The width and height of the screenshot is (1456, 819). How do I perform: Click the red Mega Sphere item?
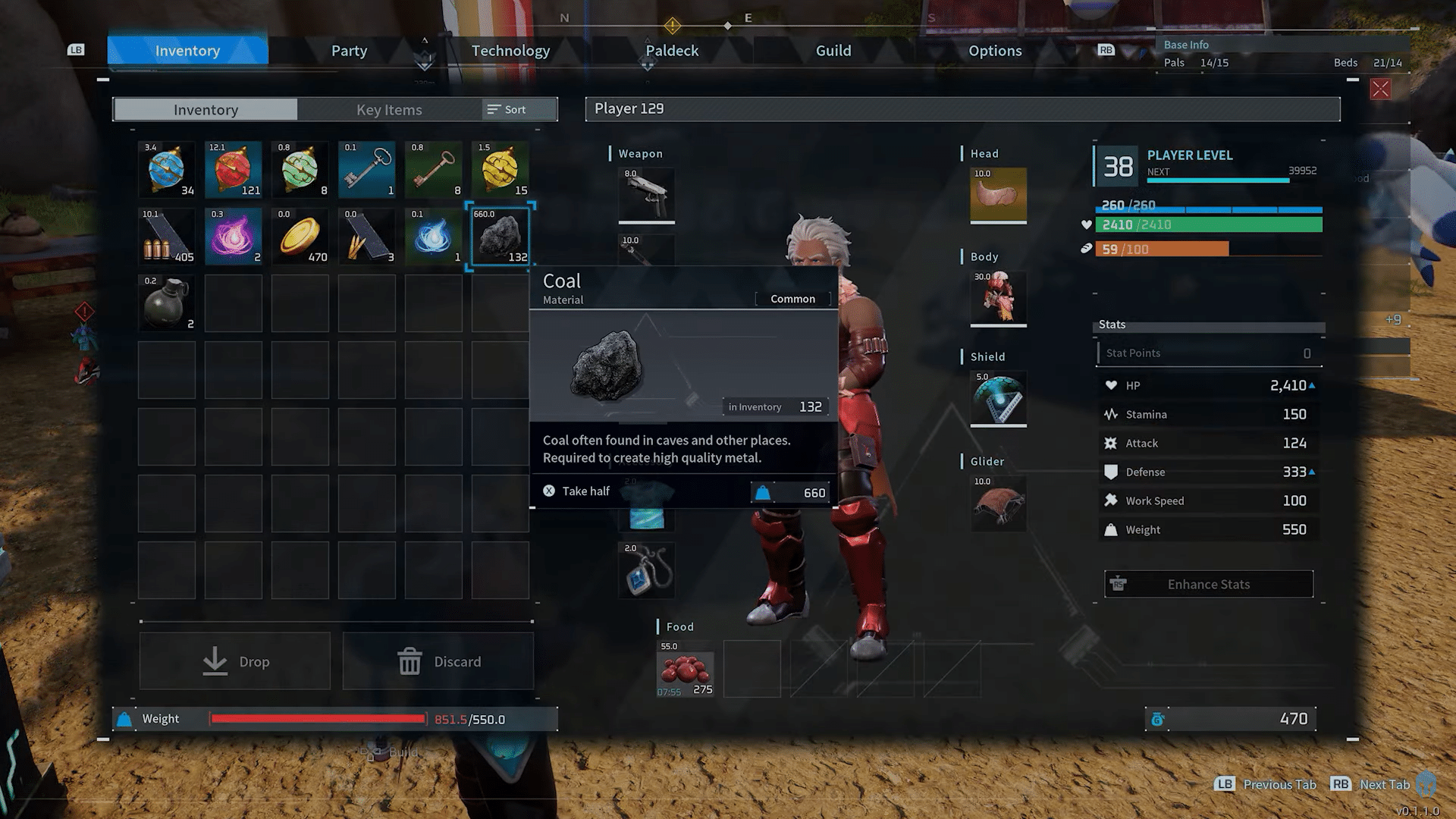pos(233,169)
